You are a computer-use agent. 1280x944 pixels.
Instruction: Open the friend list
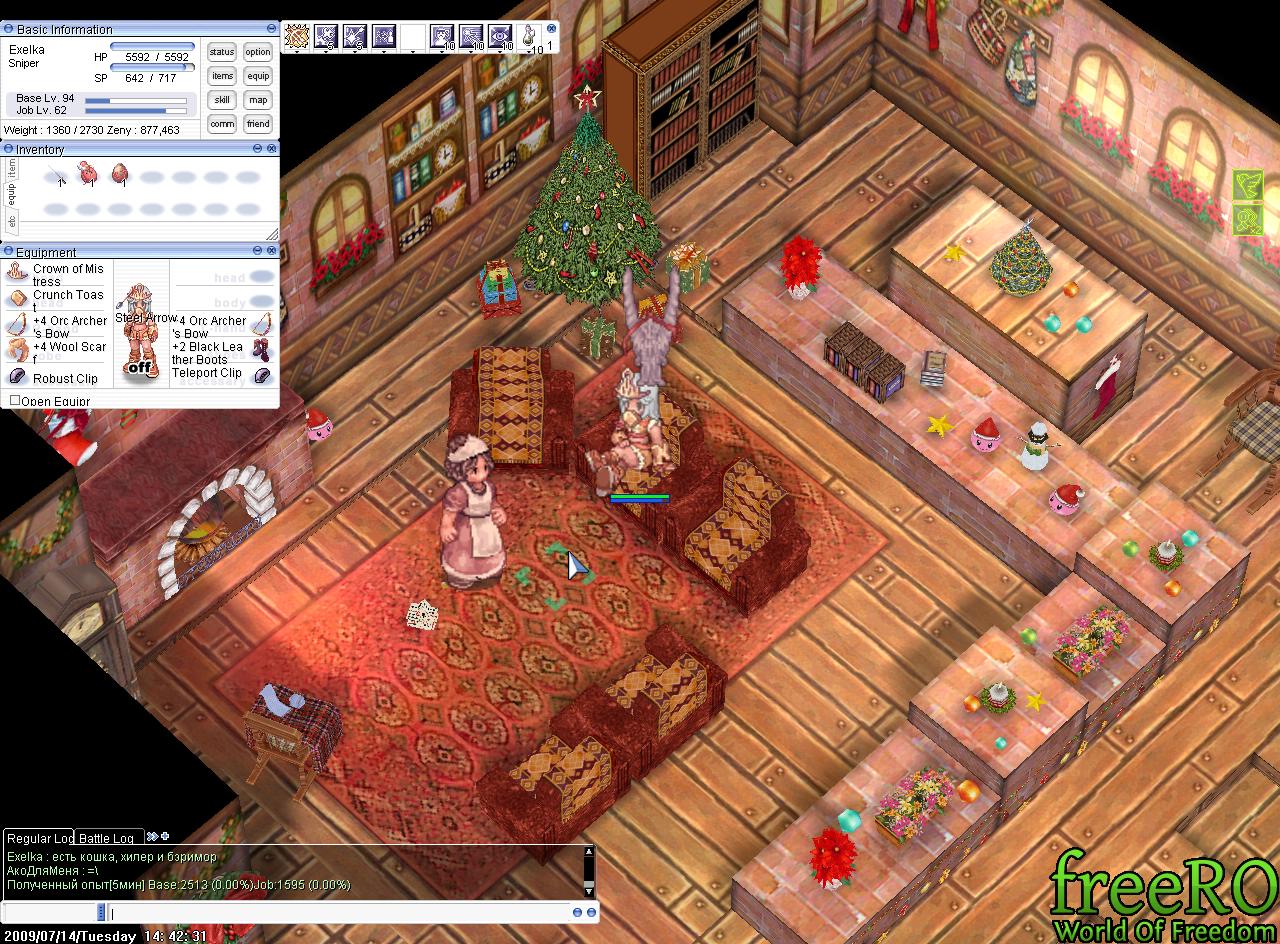(258, 124)
